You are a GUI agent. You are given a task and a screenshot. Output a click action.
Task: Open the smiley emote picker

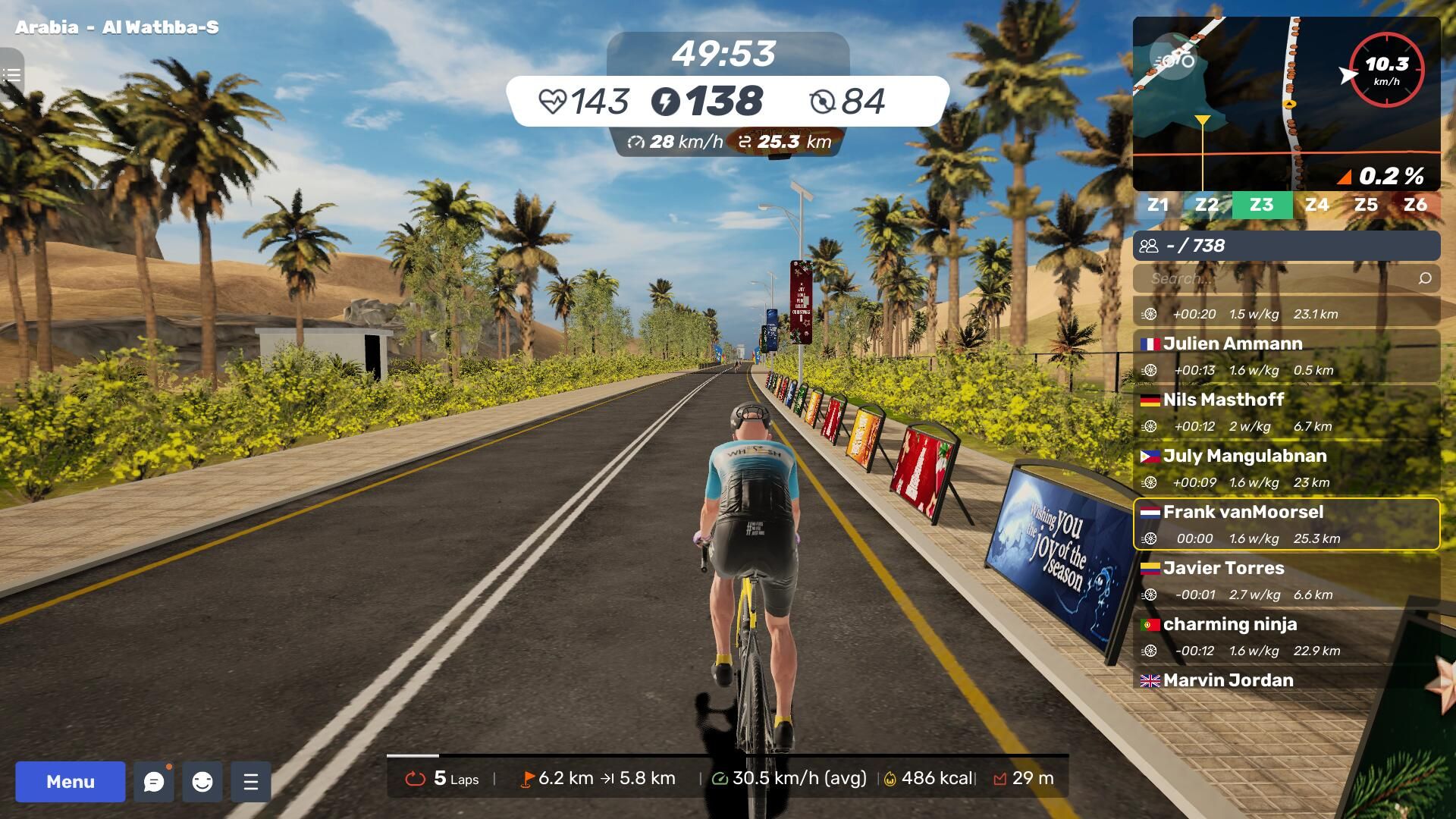click(x=202, y=782)
